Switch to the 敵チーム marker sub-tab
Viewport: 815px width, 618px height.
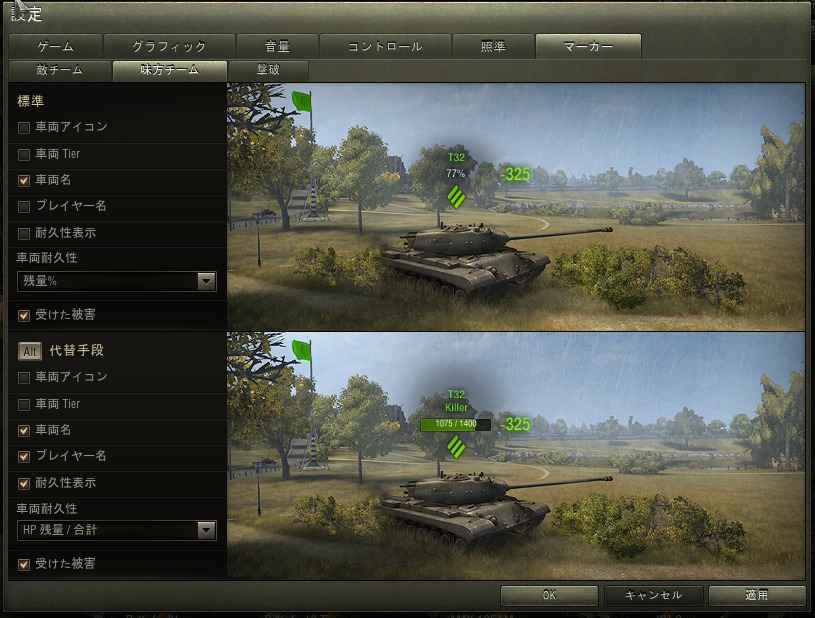coord(59,71)
